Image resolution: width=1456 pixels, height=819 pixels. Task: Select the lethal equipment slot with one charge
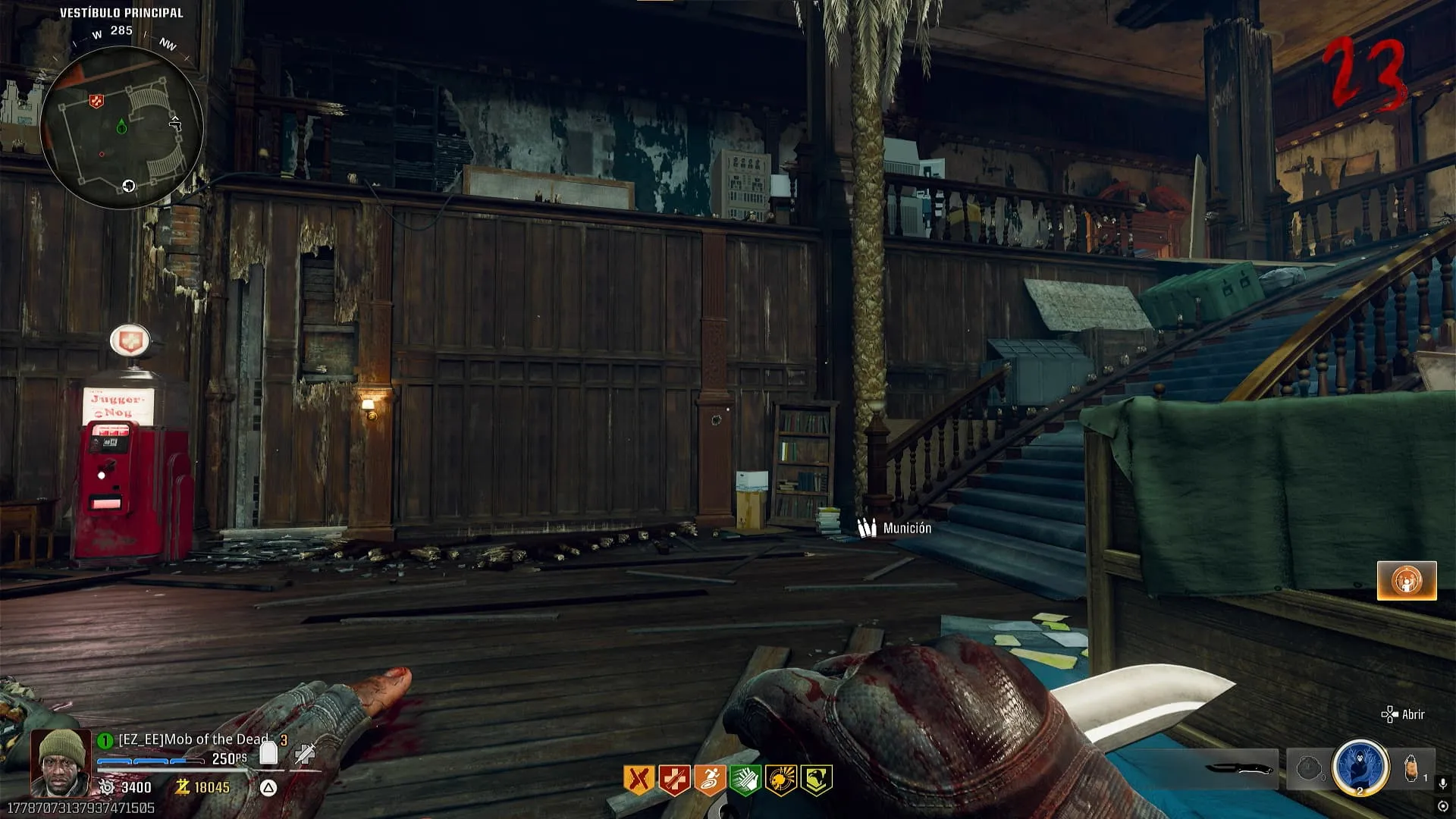point(1412,769)
